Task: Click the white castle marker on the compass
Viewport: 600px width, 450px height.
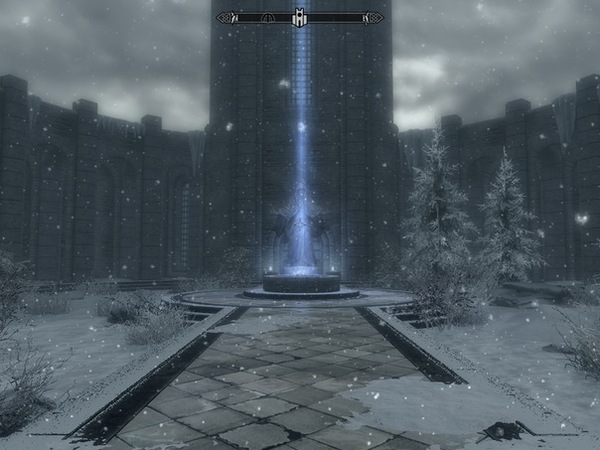Action: [300, 17]
